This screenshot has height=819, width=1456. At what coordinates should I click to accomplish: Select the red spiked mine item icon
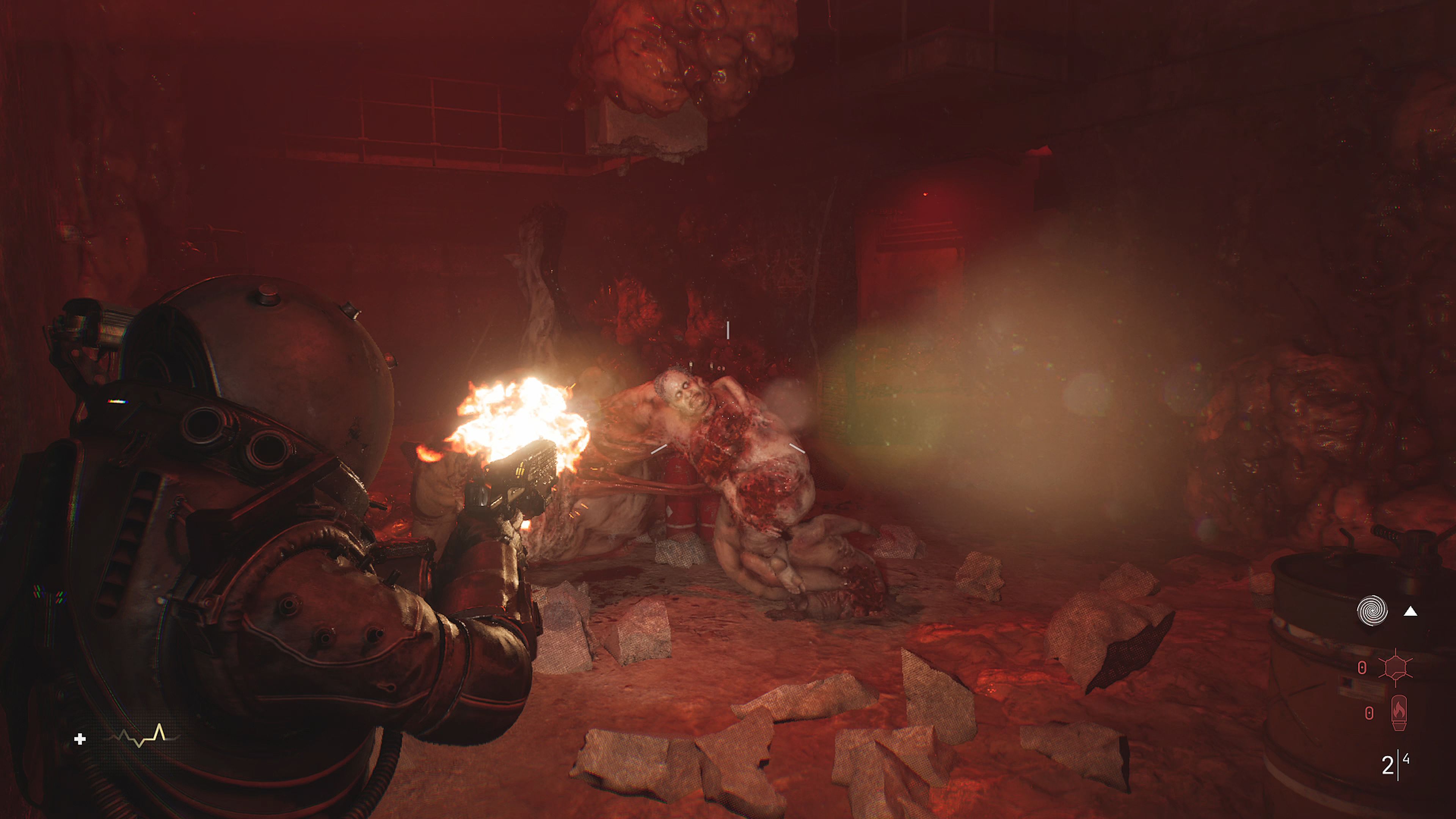coord(1395,667)
